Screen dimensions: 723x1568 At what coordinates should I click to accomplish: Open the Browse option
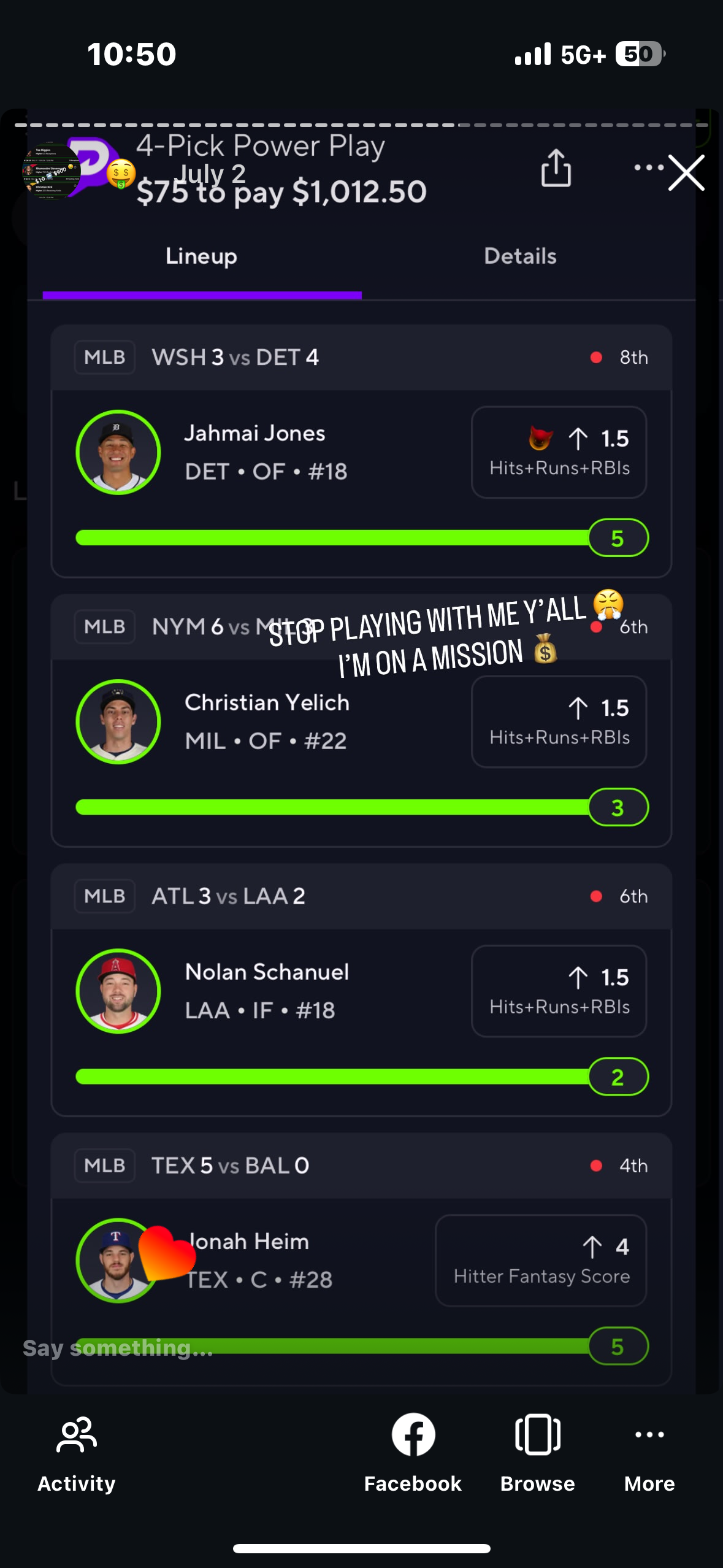tap(537, 1451)
